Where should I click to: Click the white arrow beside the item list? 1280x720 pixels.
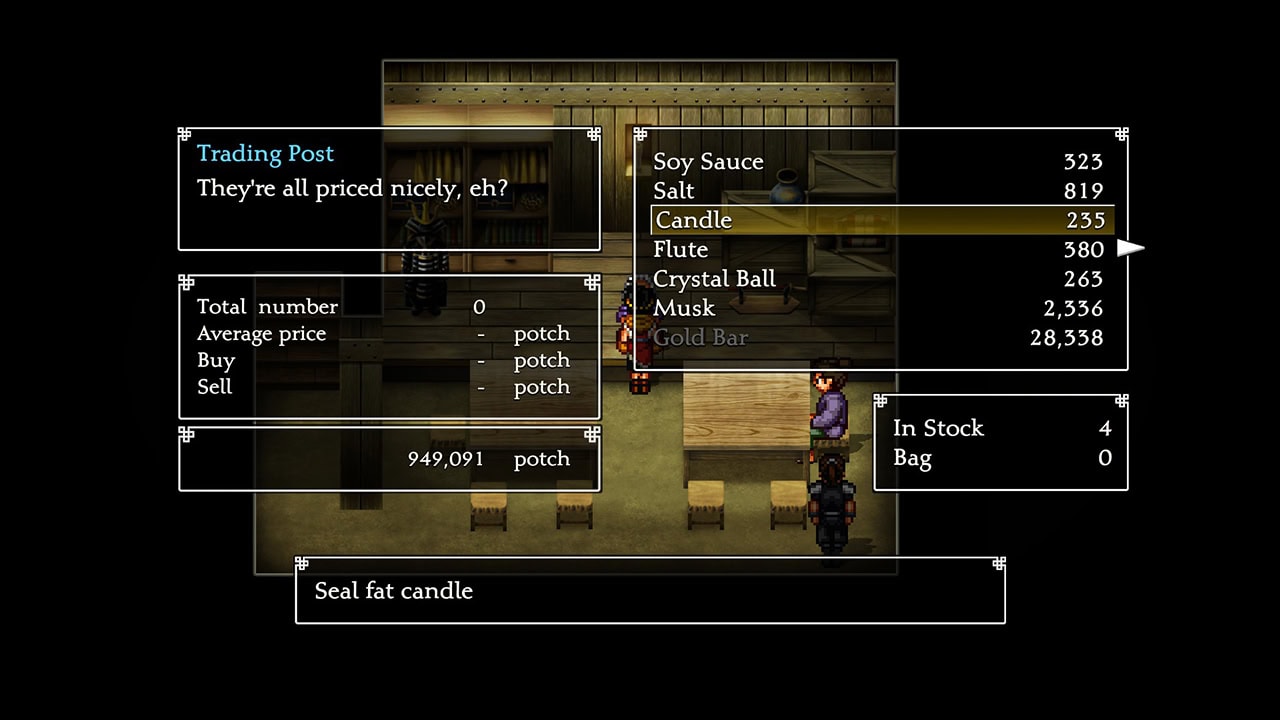coord(1130,248)
